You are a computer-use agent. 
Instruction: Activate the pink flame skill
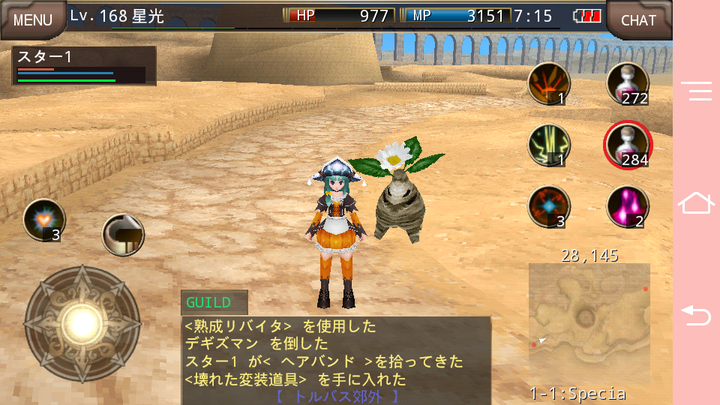pyautogui.click(x=627, y=206)
